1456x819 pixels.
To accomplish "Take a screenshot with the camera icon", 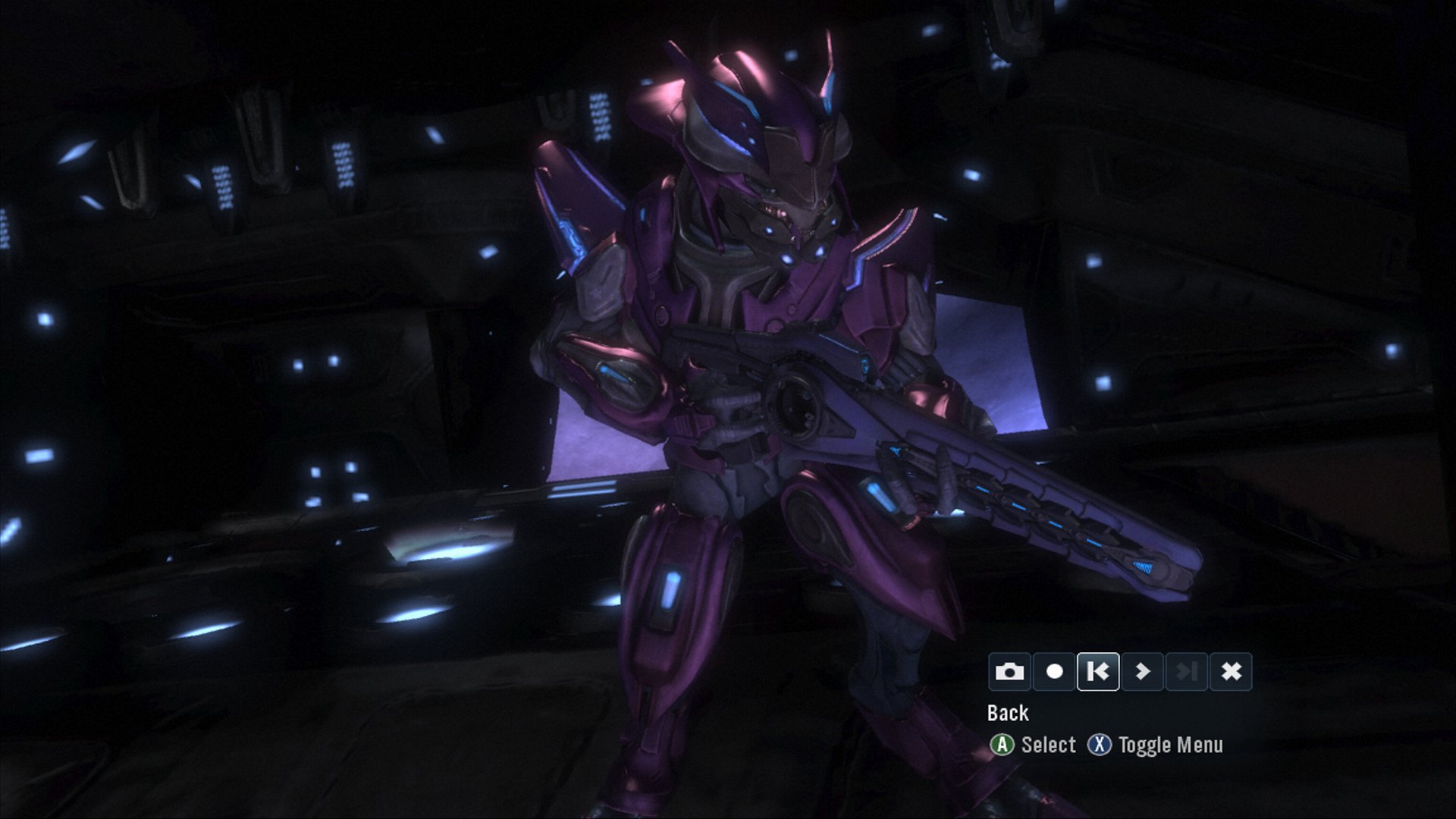I will tap(1009, 672).
